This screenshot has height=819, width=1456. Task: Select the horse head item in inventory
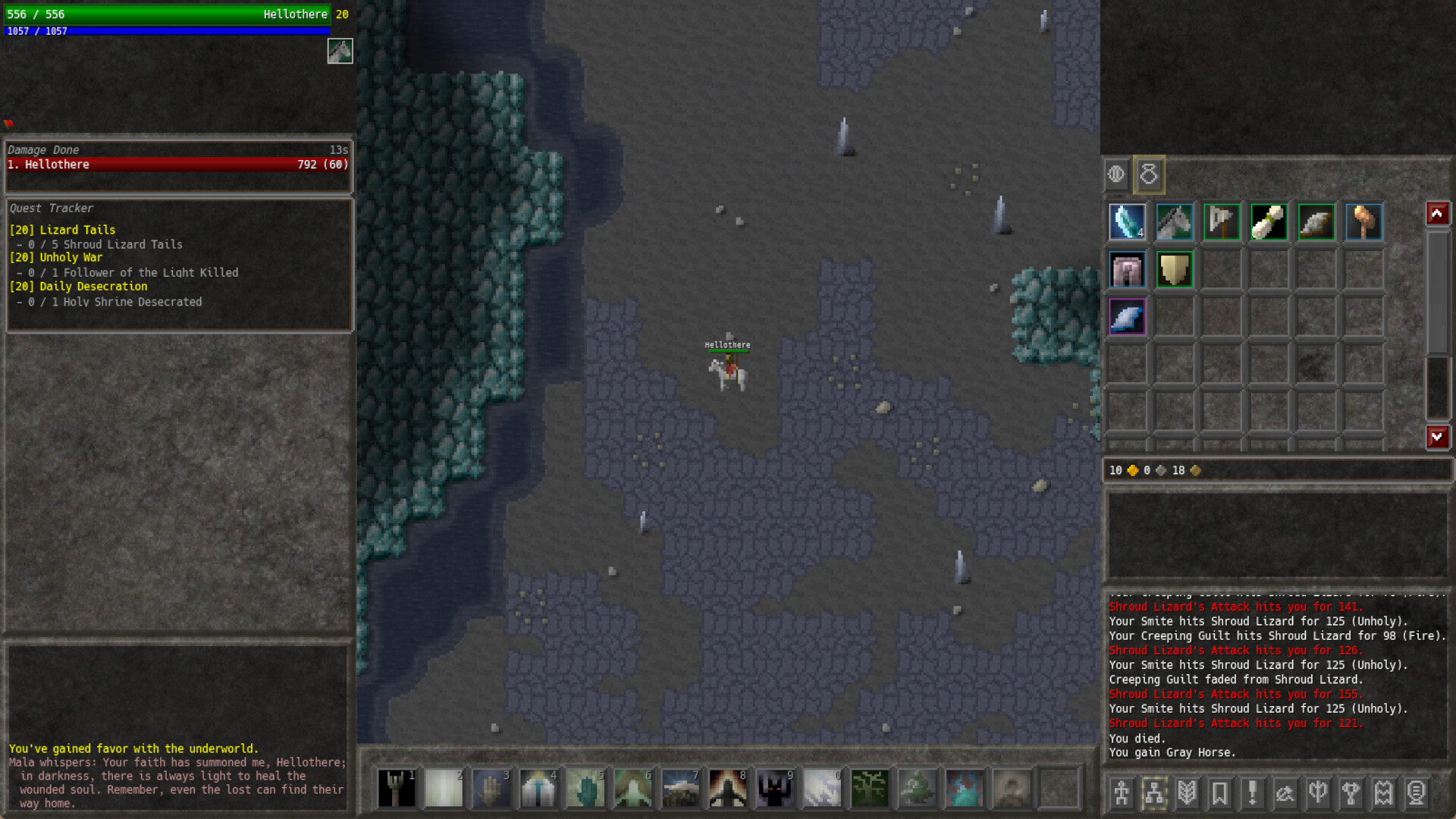pyautogui.click(x=1174, y=221)
